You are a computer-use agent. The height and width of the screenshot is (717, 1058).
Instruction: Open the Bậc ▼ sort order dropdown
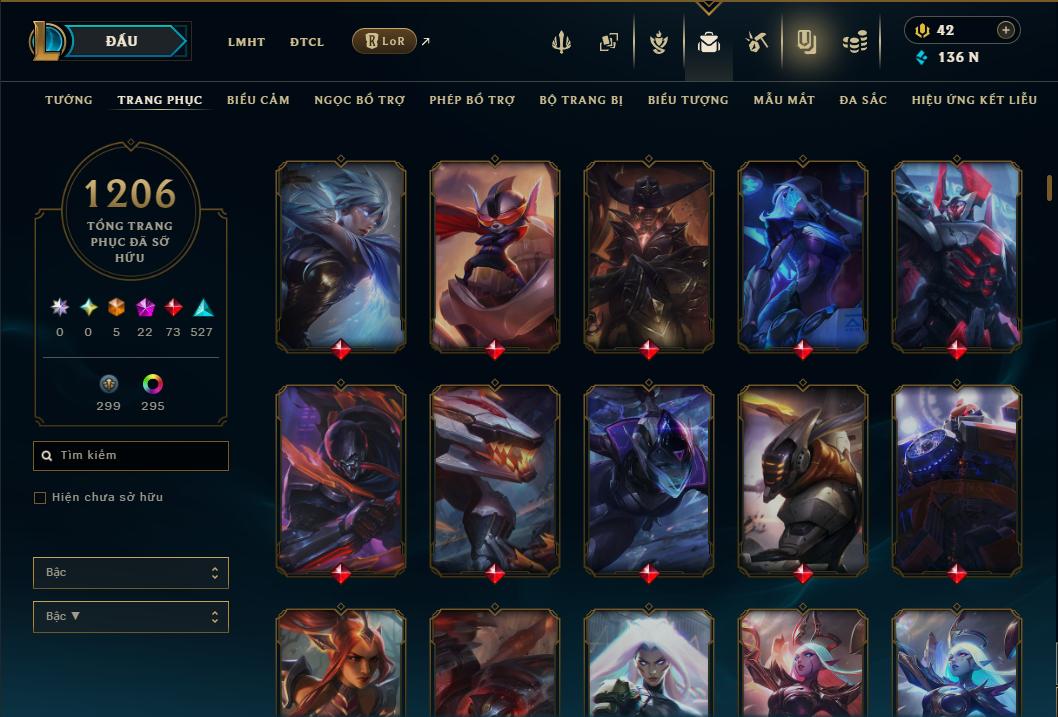coord(131,617)
